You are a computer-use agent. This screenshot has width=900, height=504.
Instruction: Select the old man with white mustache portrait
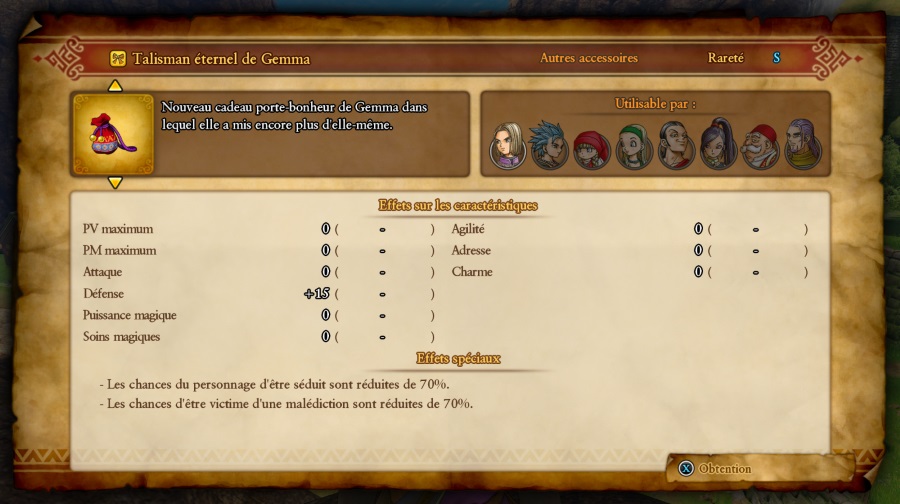click(761, 148)
